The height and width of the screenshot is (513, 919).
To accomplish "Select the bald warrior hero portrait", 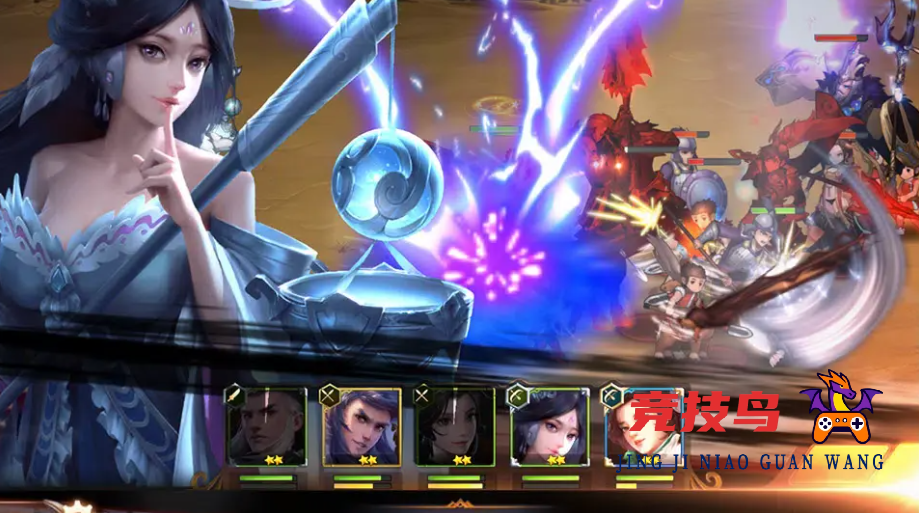I will point(266,427).
